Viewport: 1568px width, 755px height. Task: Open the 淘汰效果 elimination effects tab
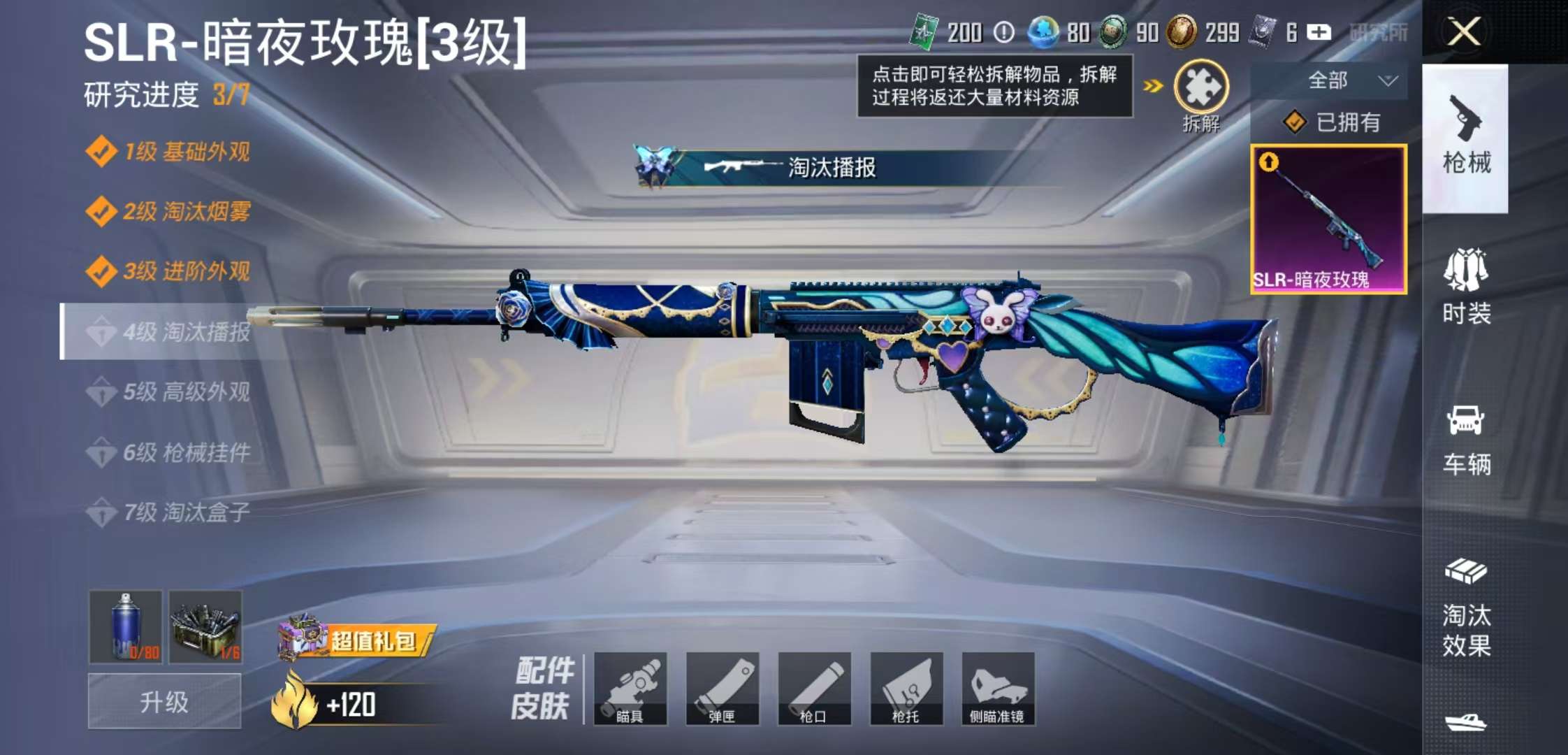1466,608
